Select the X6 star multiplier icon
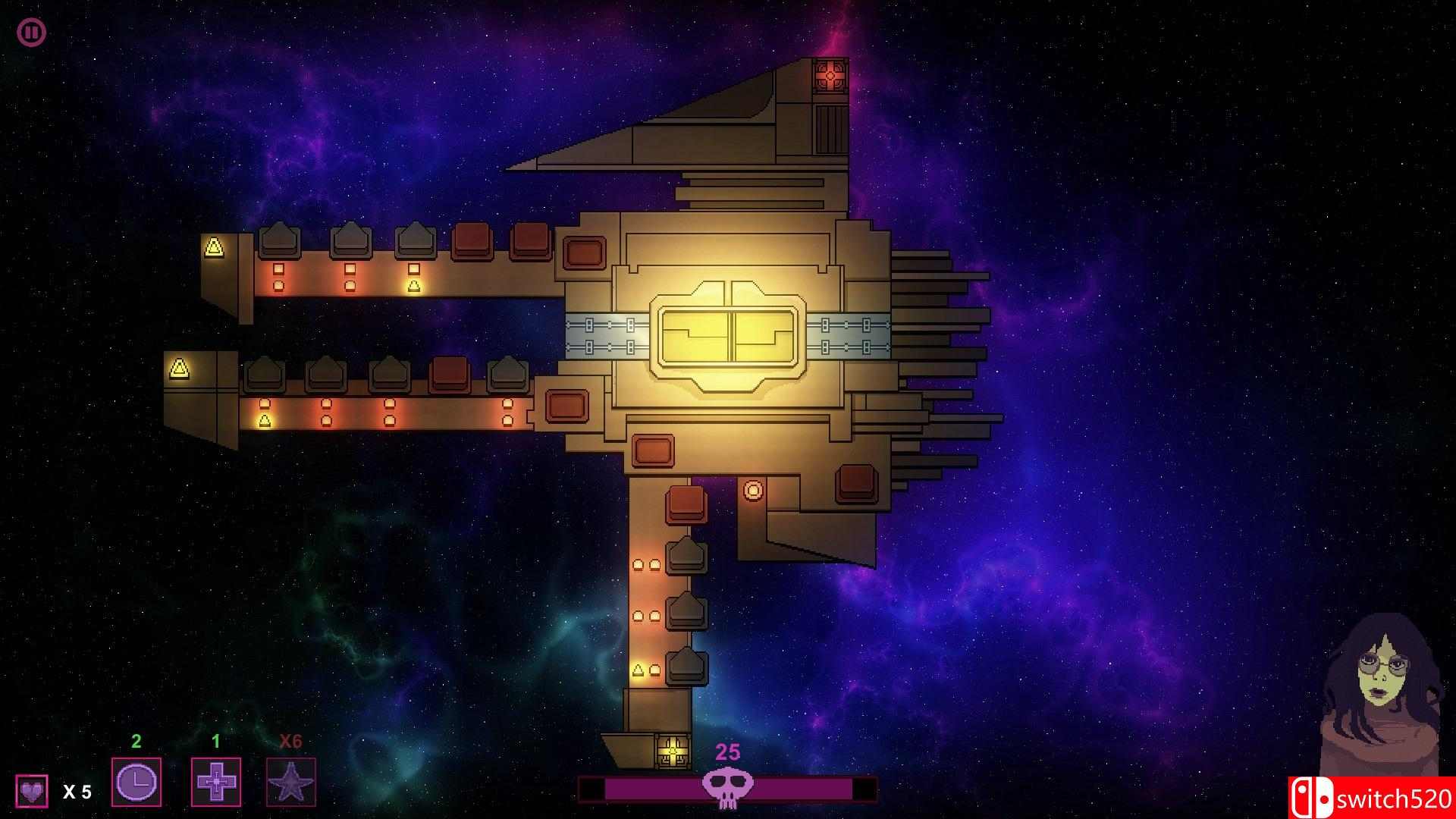This screenshot has height=819, width=1456. [292, 782]
